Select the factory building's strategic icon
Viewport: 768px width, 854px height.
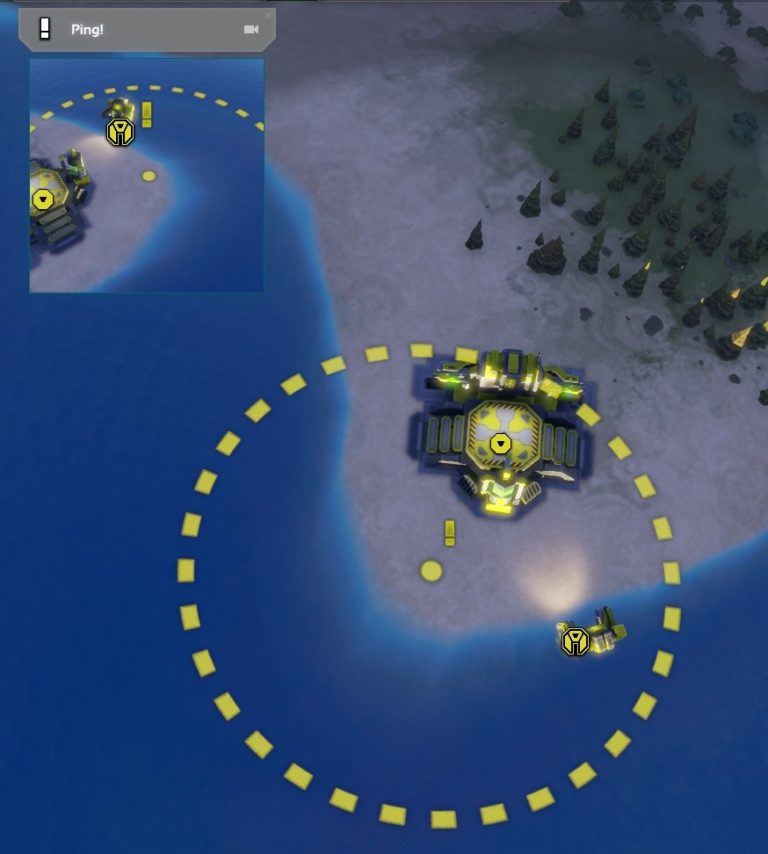499,443
